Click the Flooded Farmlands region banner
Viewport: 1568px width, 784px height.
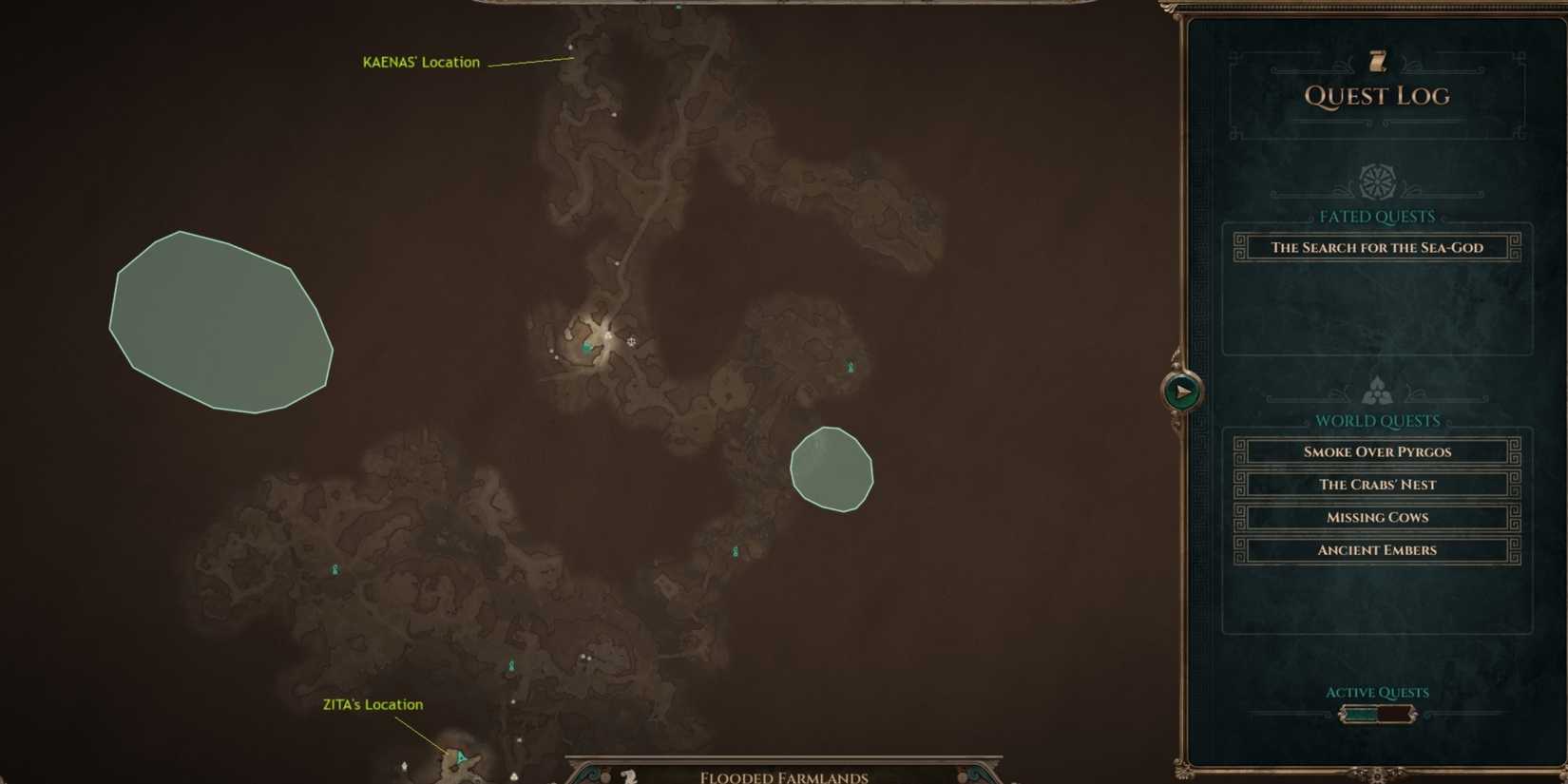click(782, 775)
